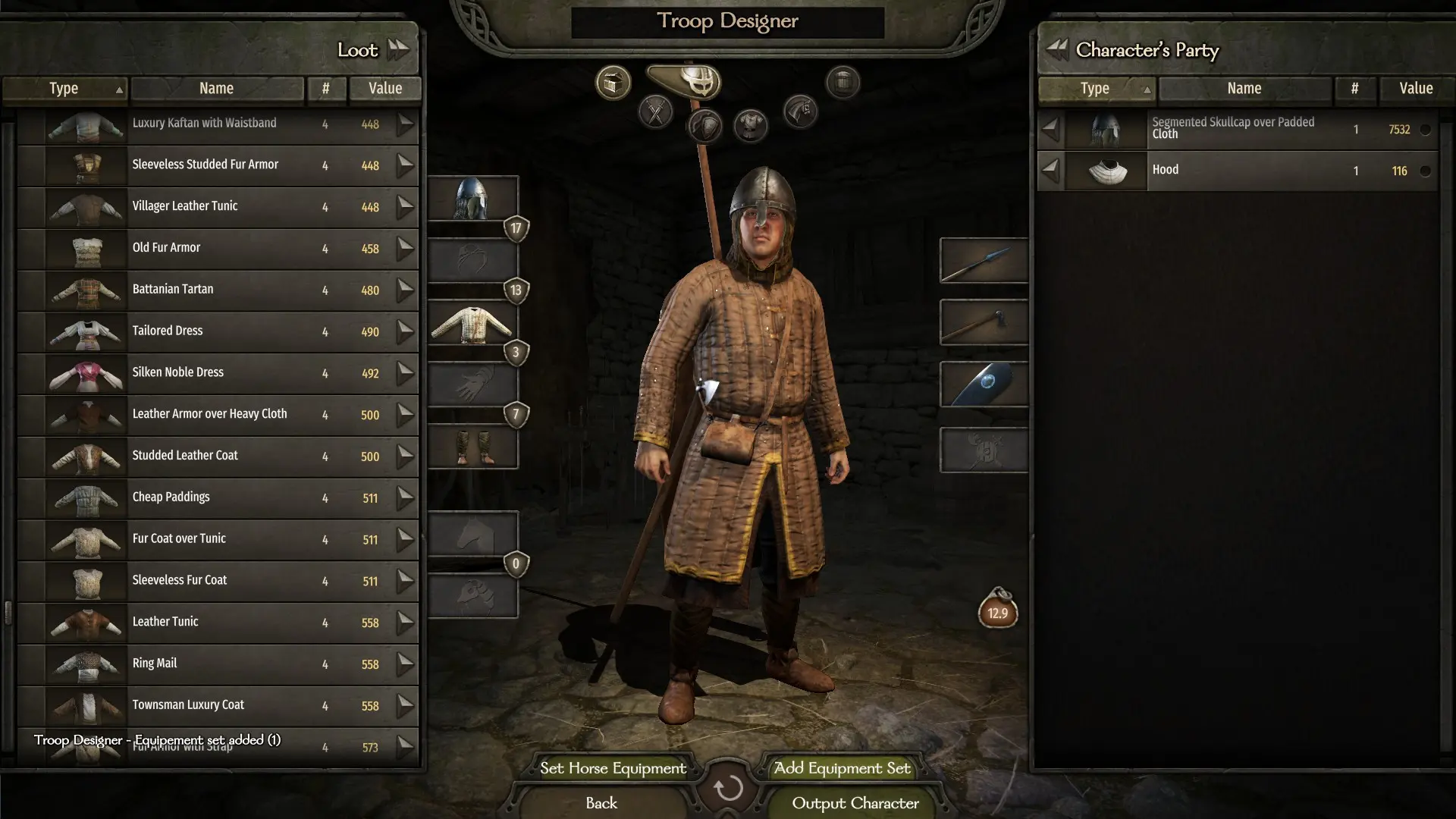Switch to the helmet category filter
Viewport: 1456px width, 819px height.
(698, 82)
